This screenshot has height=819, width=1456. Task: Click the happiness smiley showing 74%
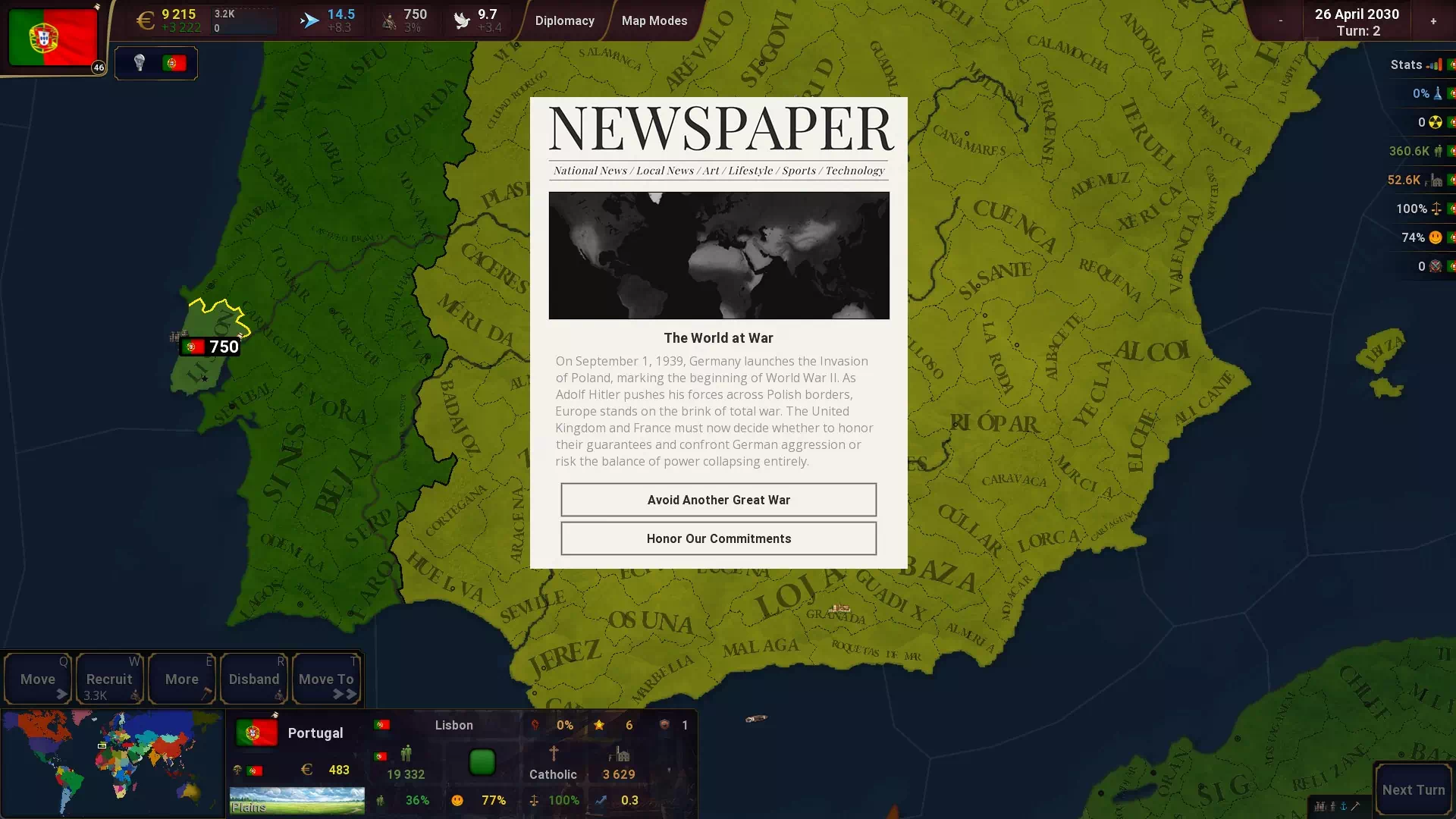coord(1436,237)
